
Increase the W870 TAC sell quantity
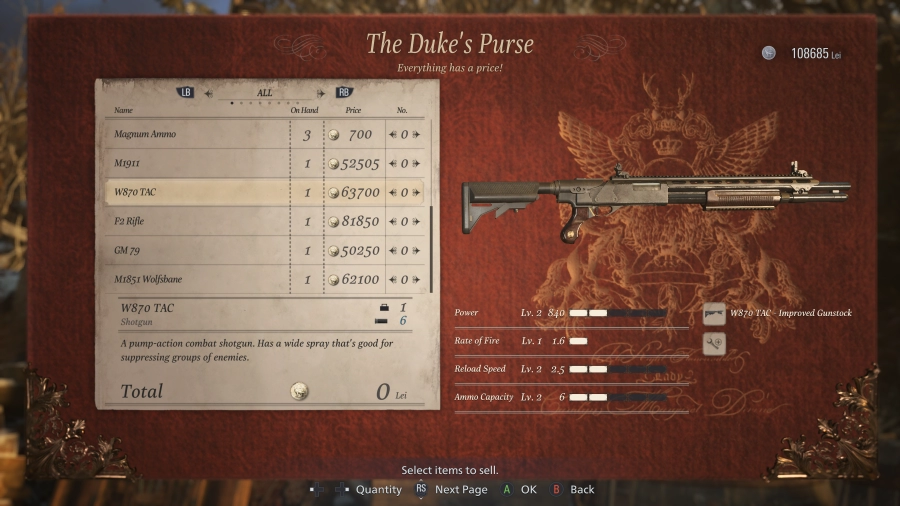click(x=415, y=193)
